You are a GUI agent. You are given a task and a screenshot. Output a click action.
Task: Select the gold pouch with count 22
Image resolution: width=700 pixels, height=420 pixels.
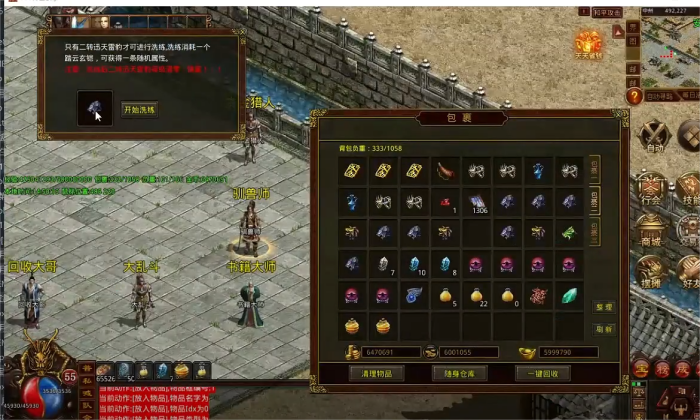point(476,296)
